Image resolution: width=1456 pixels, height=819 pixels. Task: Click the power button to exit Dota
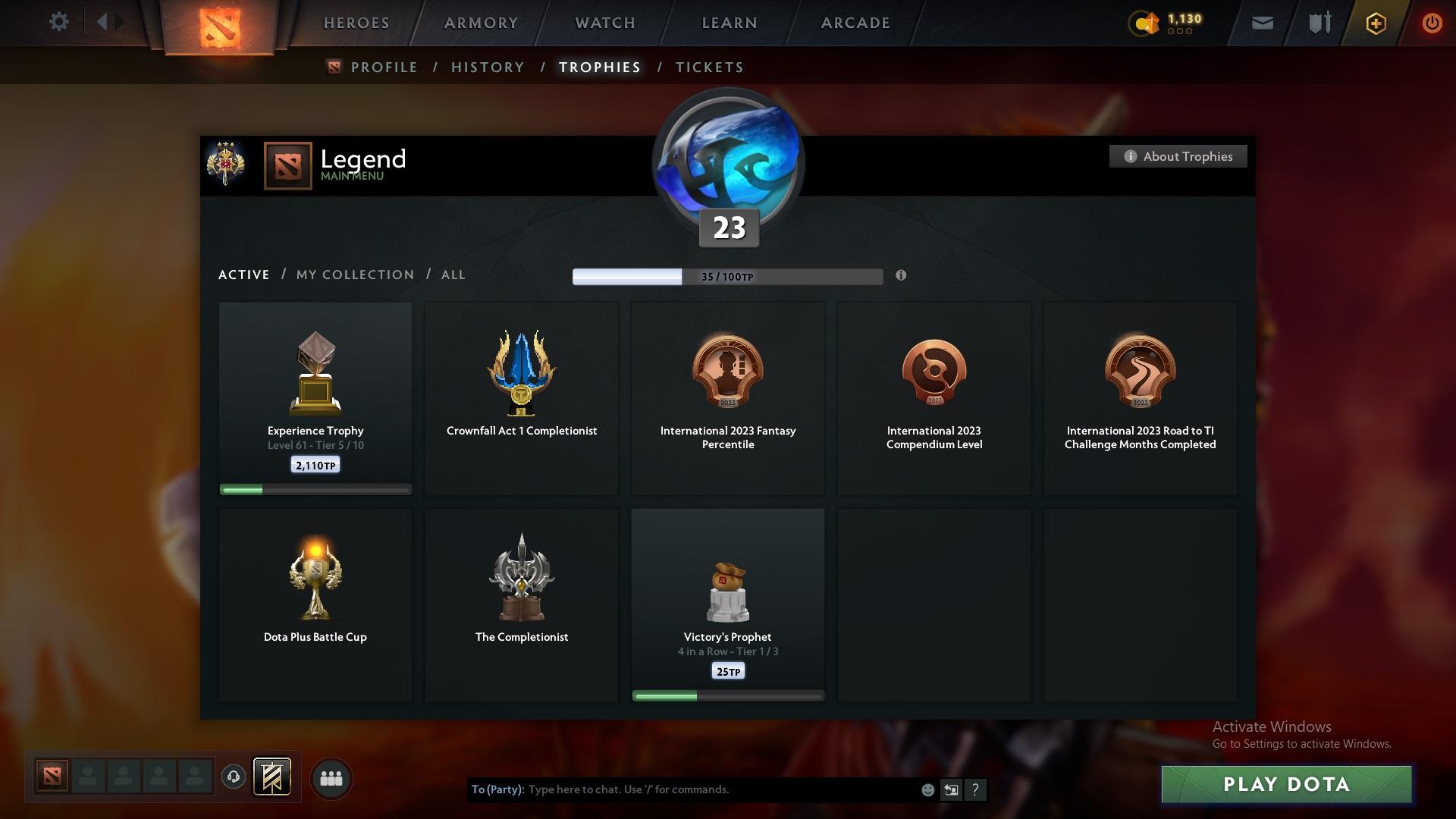[1432, 22]
